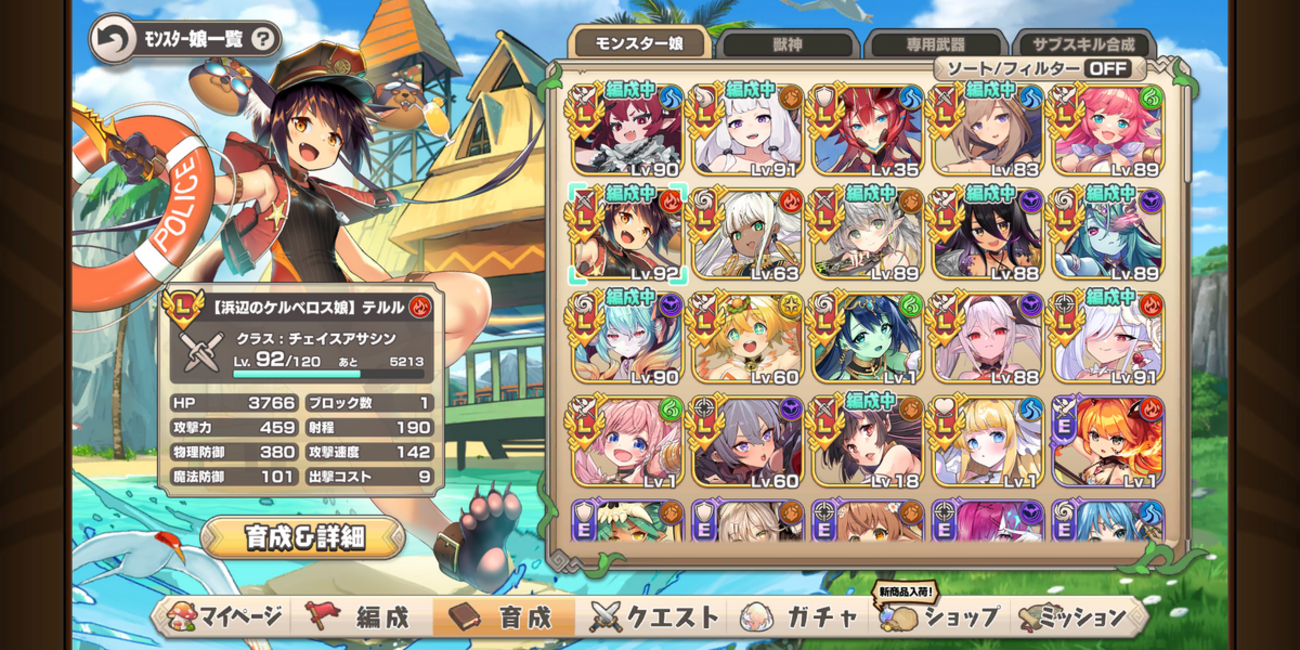Select the Lv.92 テルル character card
Viewport: 1300px width, 650px height.
coord(628,233)
